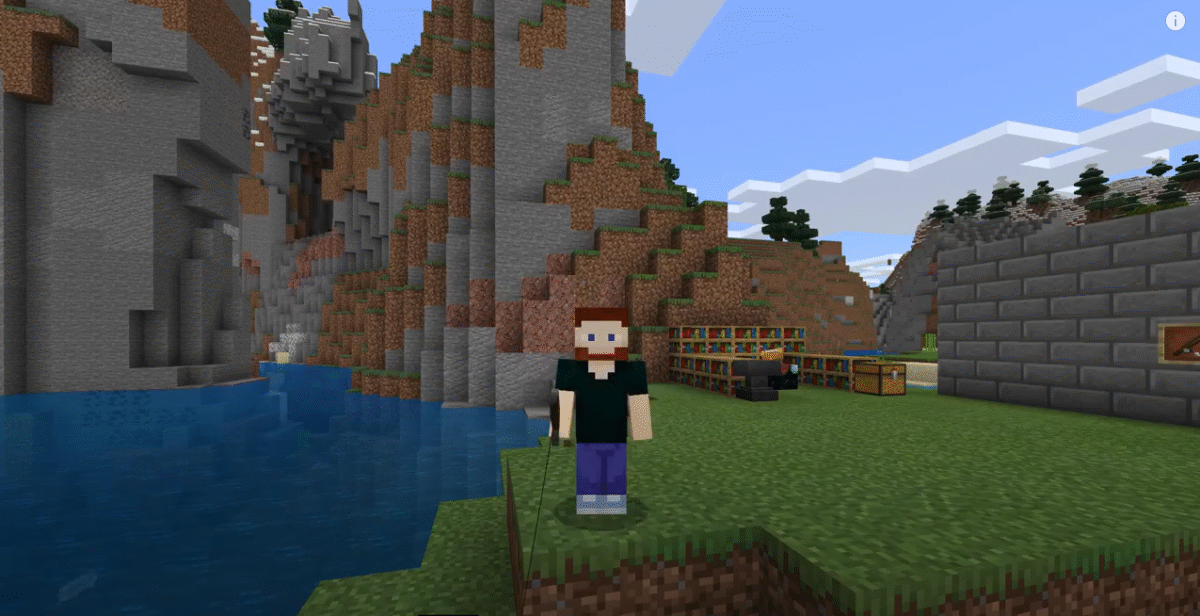The height and width of the screenshot is (616, 1200).
Task: Open the video info card icon
Action: 1175,21
